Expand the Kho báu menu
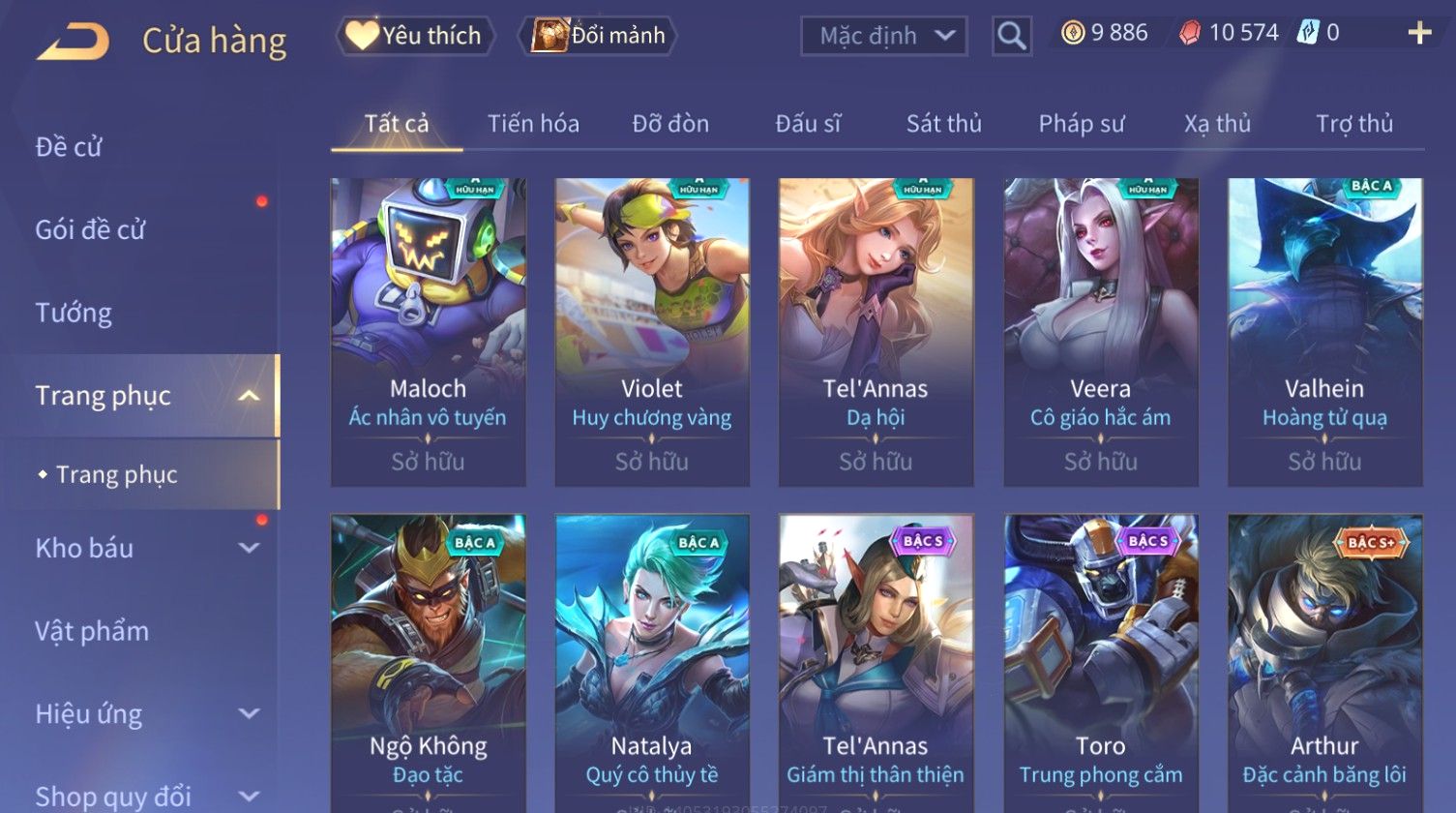The image size is (1456, 813). (x=145, y=548)
